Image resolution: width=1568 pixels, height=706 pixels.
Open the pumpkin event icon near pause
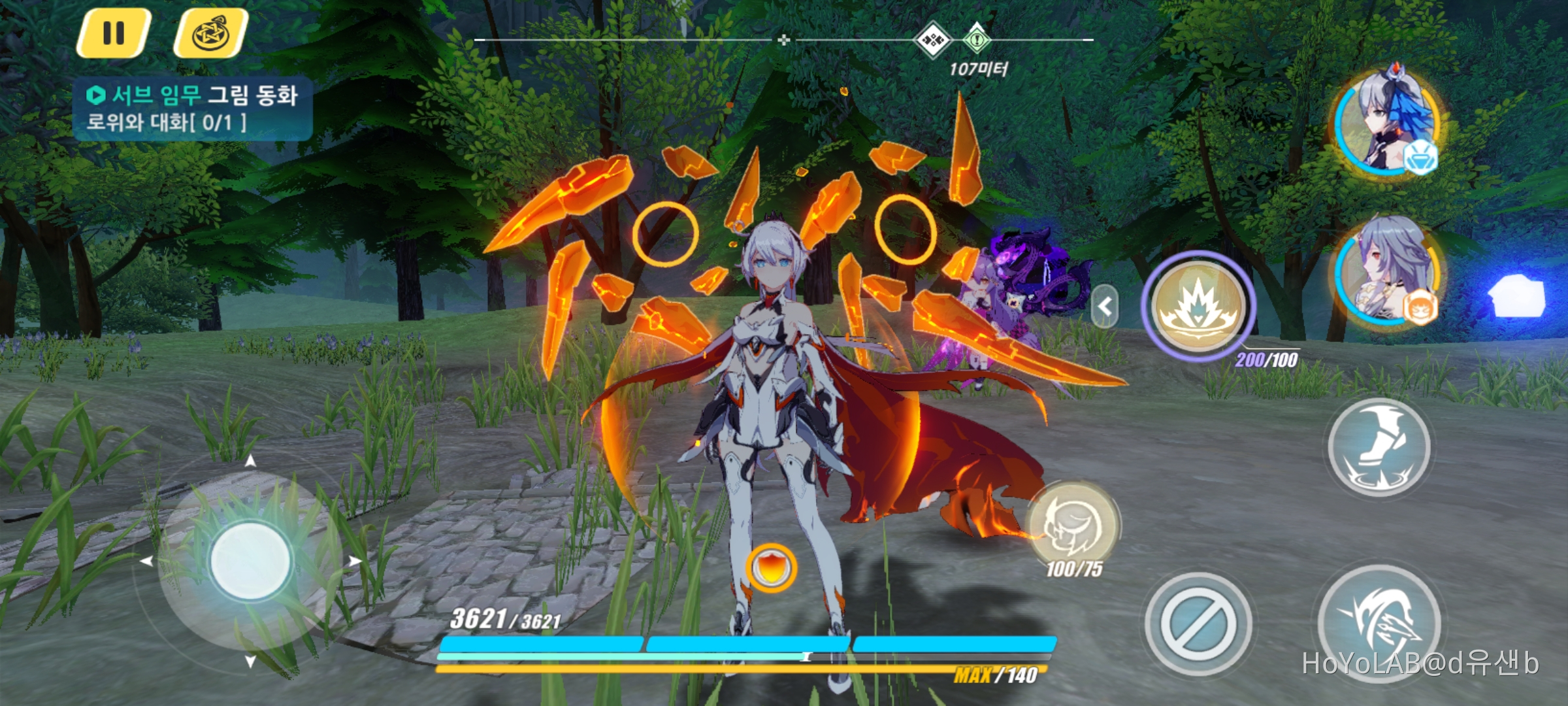(x=214, y=34)
